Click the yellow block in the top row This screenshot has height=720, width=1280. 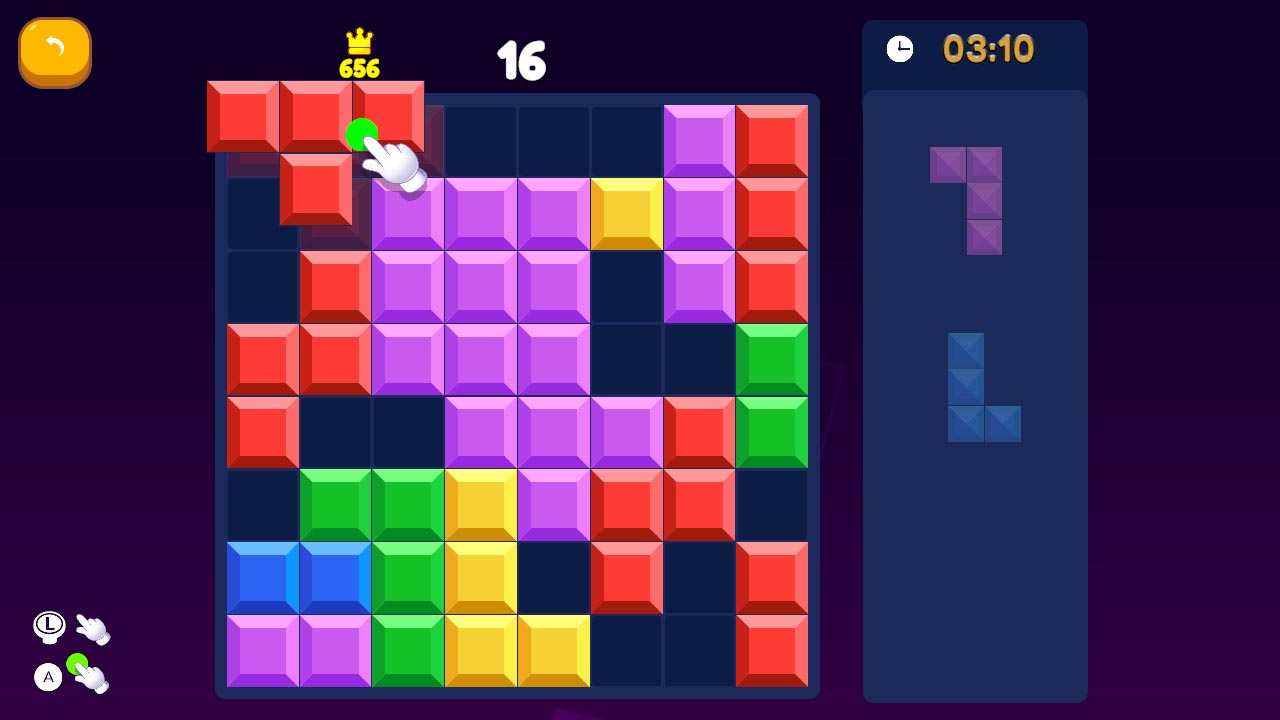626,212
